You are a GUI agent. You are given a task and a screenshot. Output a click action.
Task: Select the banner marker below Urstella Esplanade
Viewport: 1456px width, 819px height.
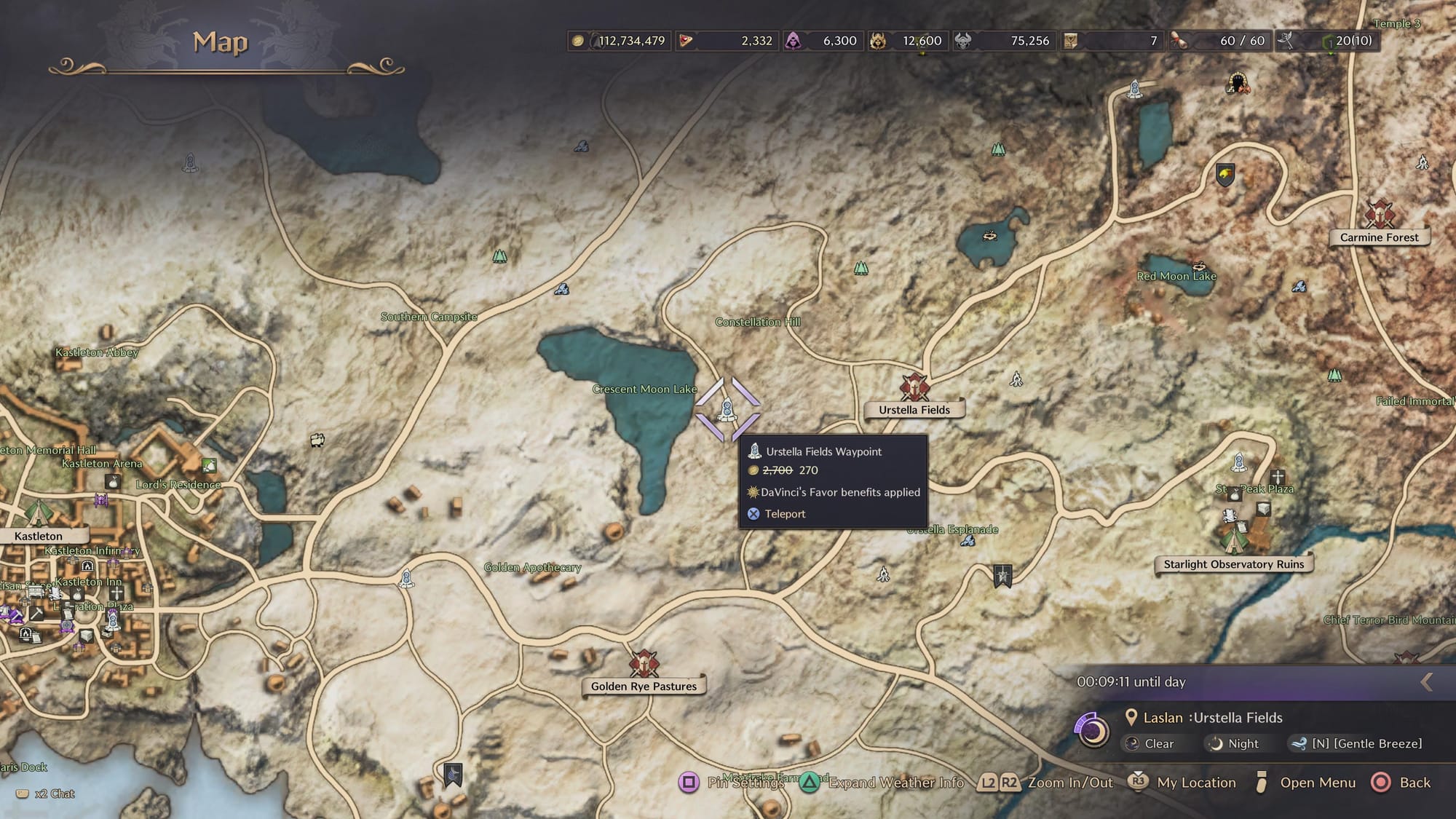(1002, 576)
